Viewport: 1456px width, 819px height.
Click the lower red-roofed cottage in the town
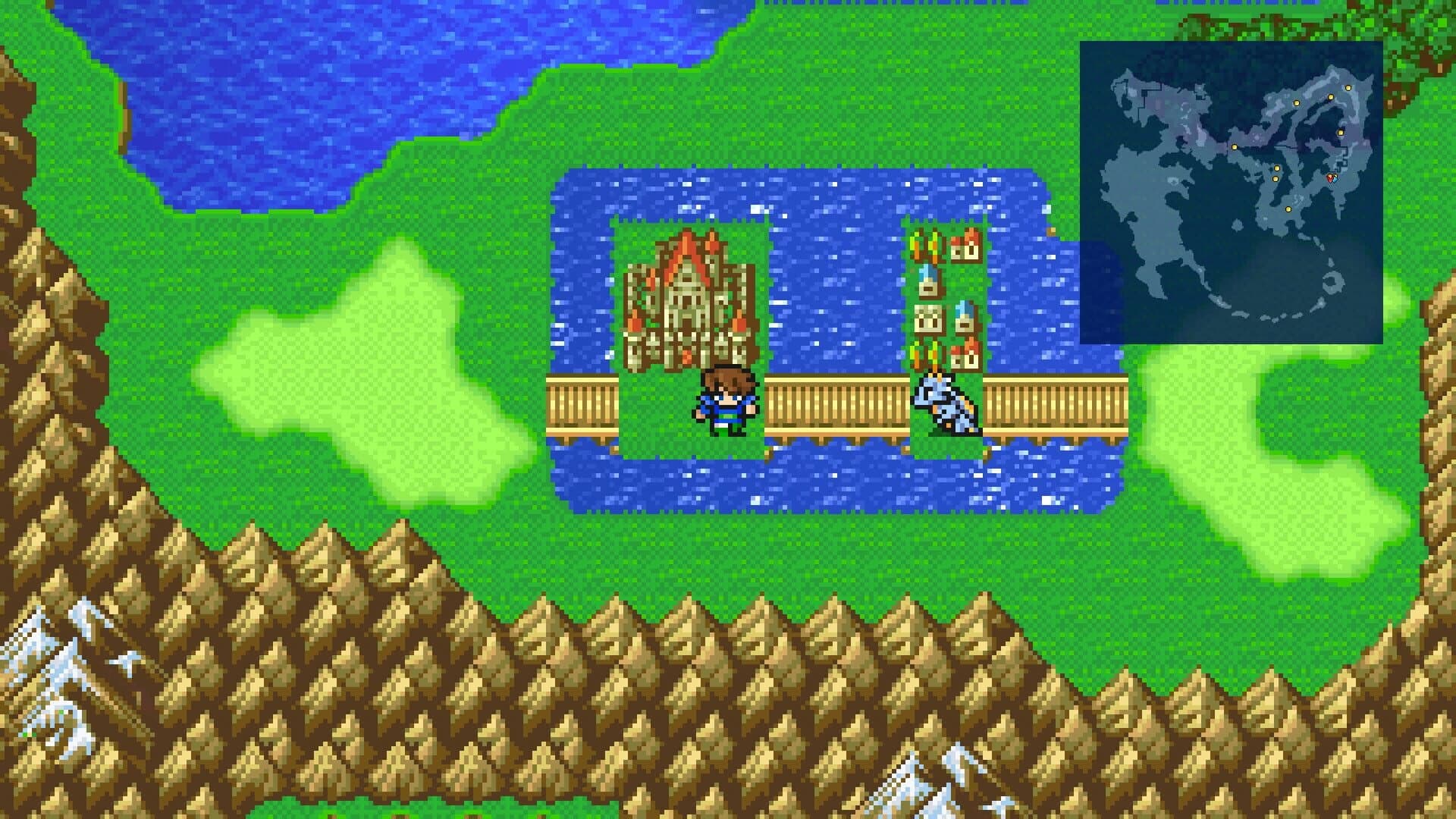pos(965,356)
